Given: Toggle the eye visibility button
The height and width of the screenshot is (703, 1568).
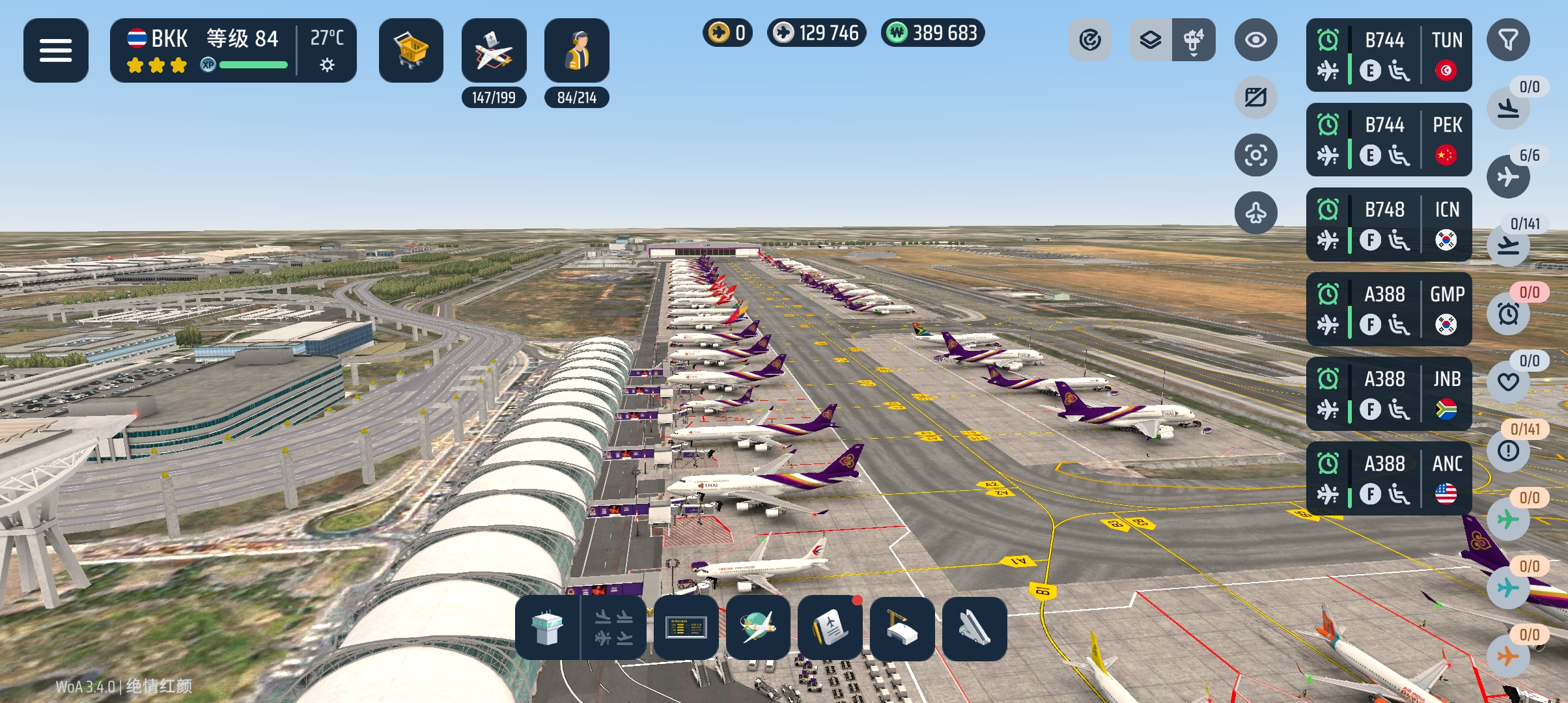Looking at the screenshot, I should click(x=1255, y=40).
